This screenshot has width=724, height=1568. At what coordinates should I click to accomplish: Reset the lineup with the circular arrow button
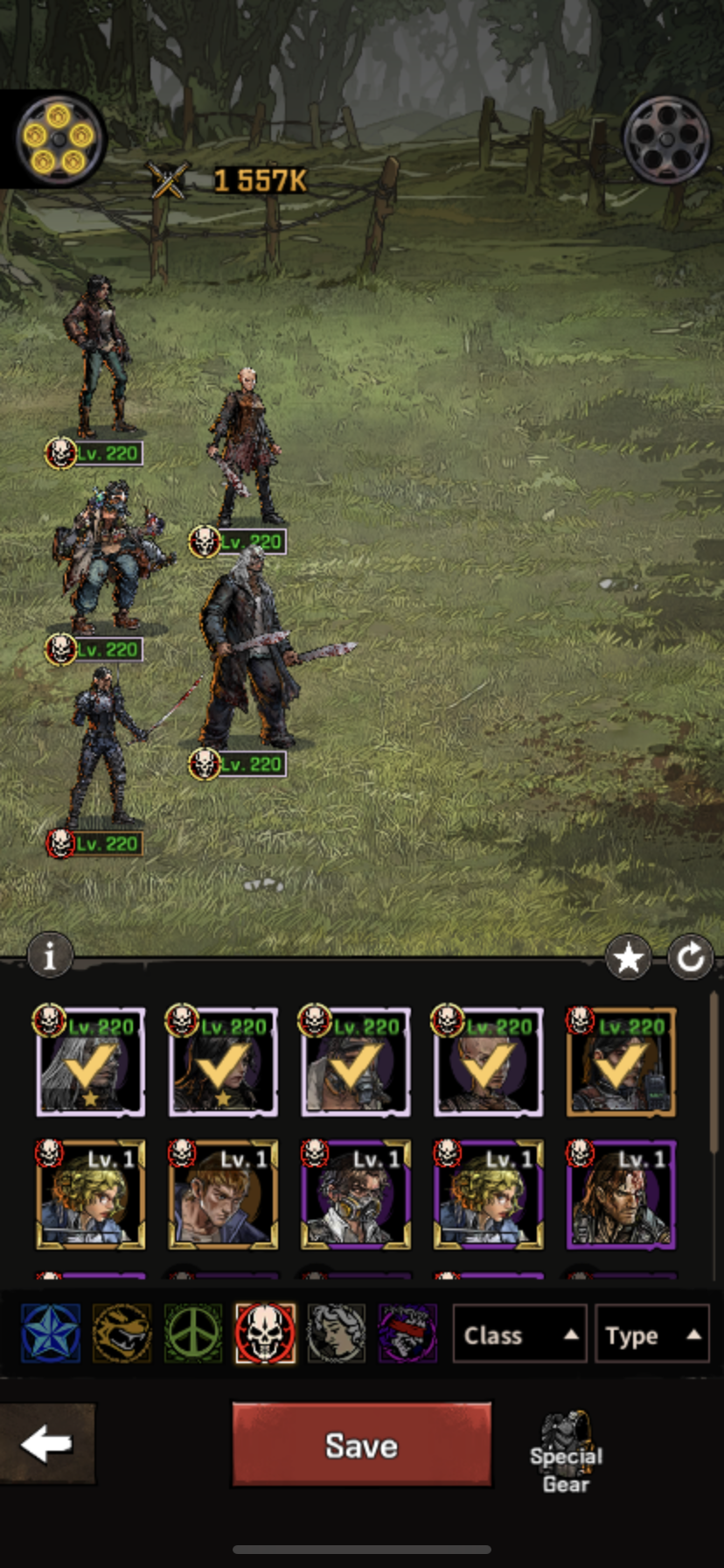click(x=691, y=959)
